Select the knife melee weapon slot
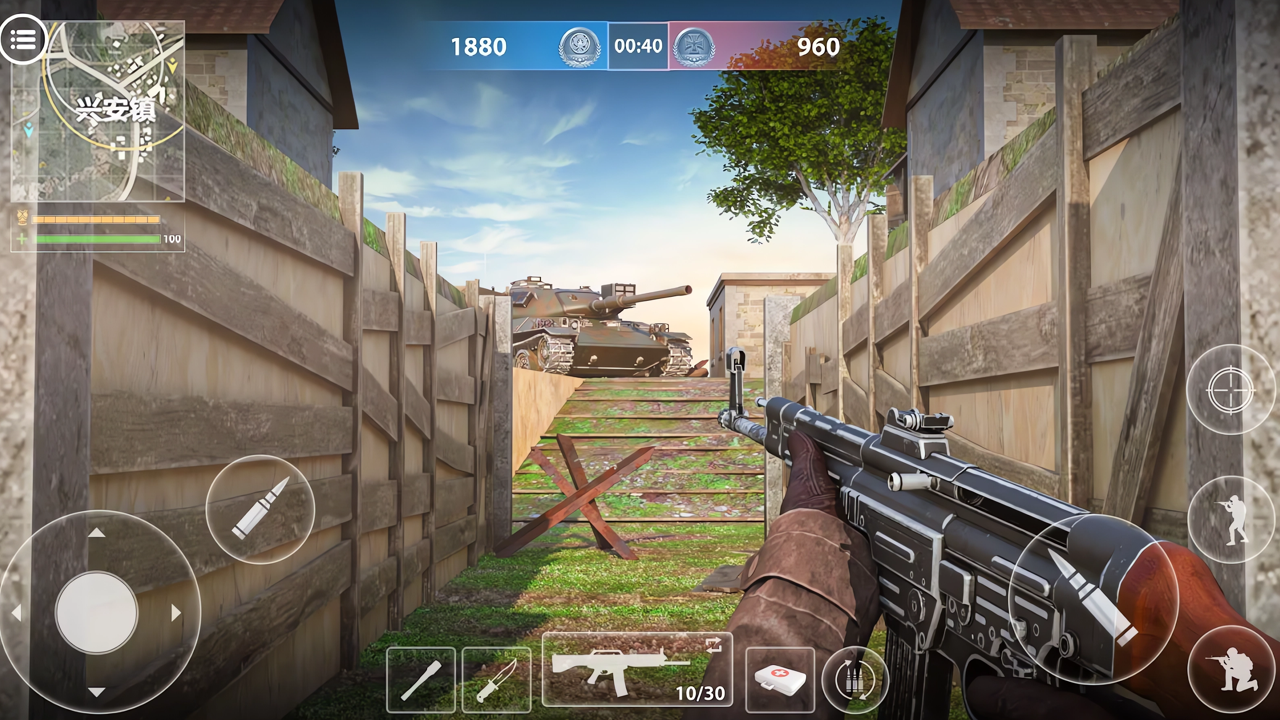The image size is (1280, 720). pyautogui.click(x=496, y=678)
